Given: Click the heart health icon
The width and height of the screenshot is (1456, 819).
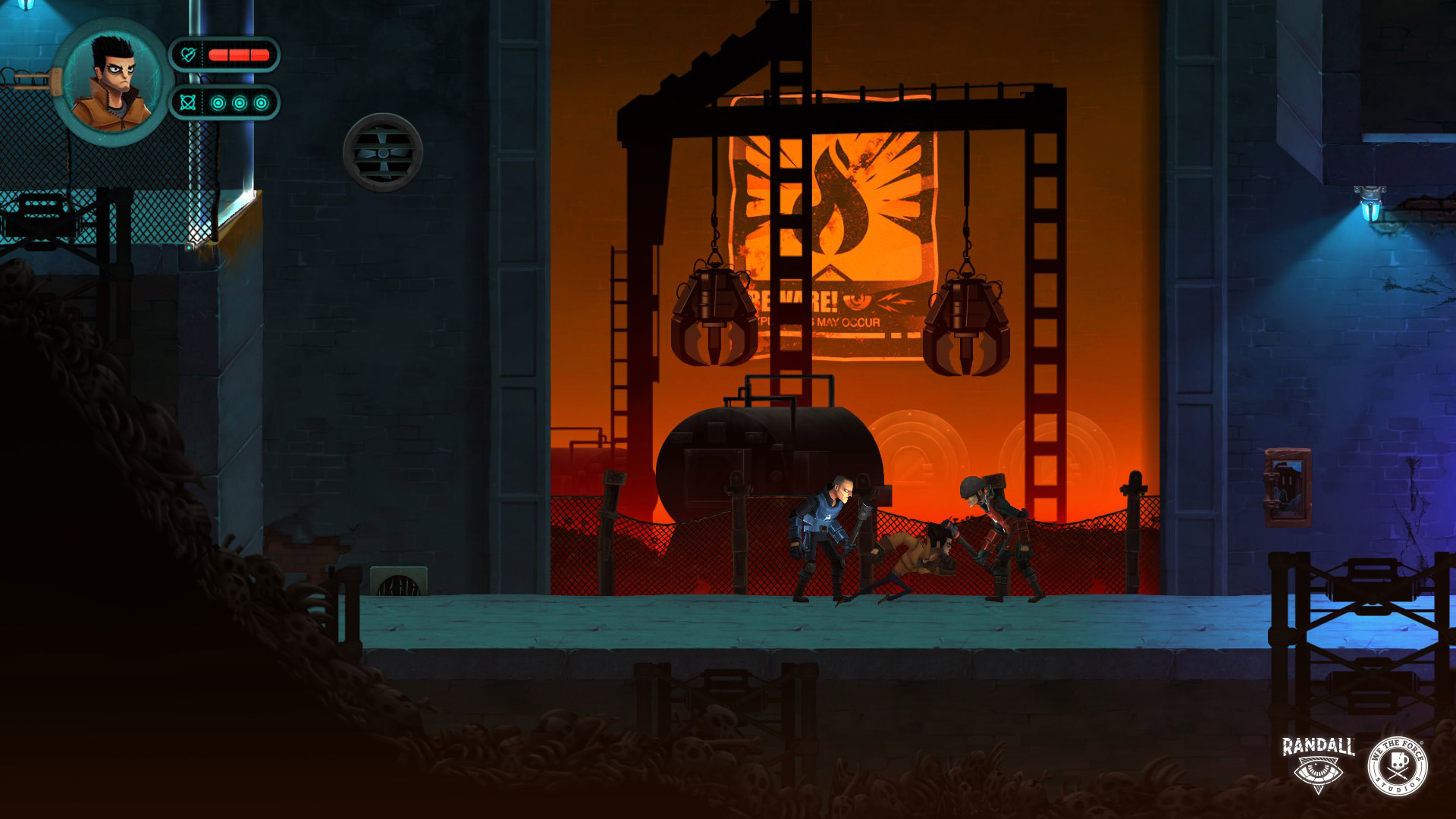Looking at the screenshot, I should tap(189, 53).
